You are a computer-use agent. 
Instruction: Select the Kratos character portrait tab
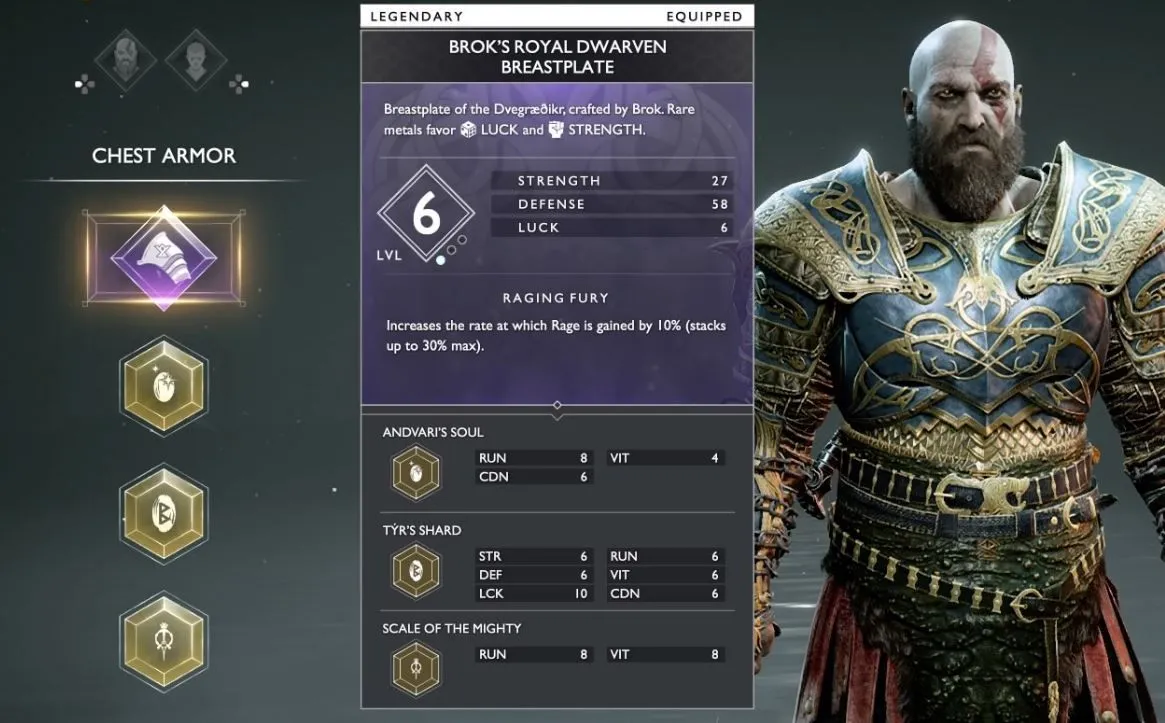point(126,61)
